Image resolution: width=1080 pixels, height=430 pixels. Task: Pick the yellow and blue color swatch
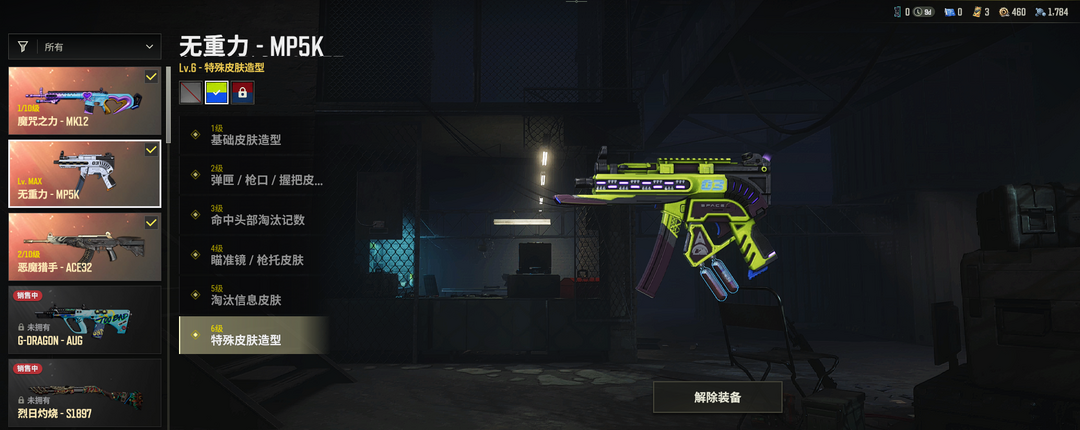coord(216,93)
